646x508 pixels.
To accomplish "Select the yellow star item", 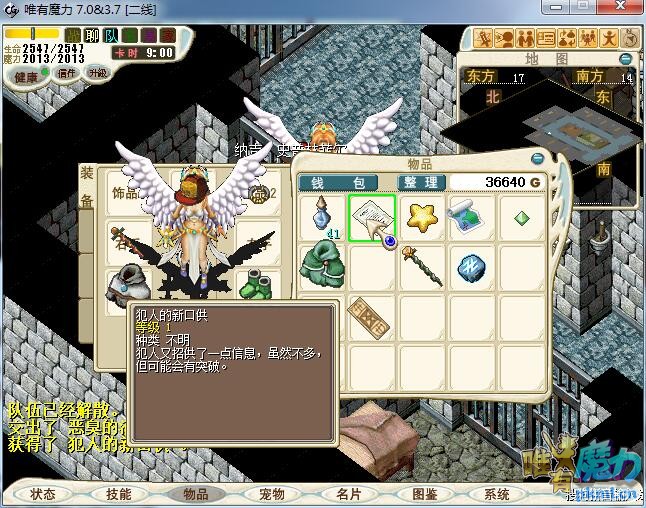I will point(422,217).
